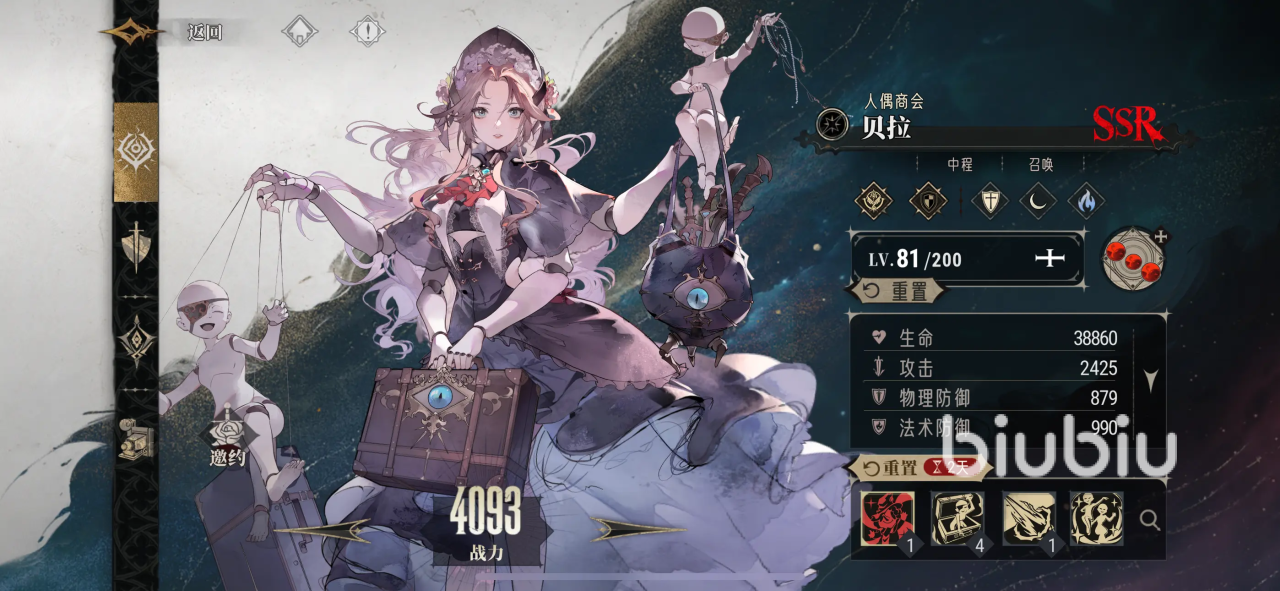Viewport: 1280px width, 591px height.
Task: Open the exclamation mark info icon
Action: [x=367, y=31]
